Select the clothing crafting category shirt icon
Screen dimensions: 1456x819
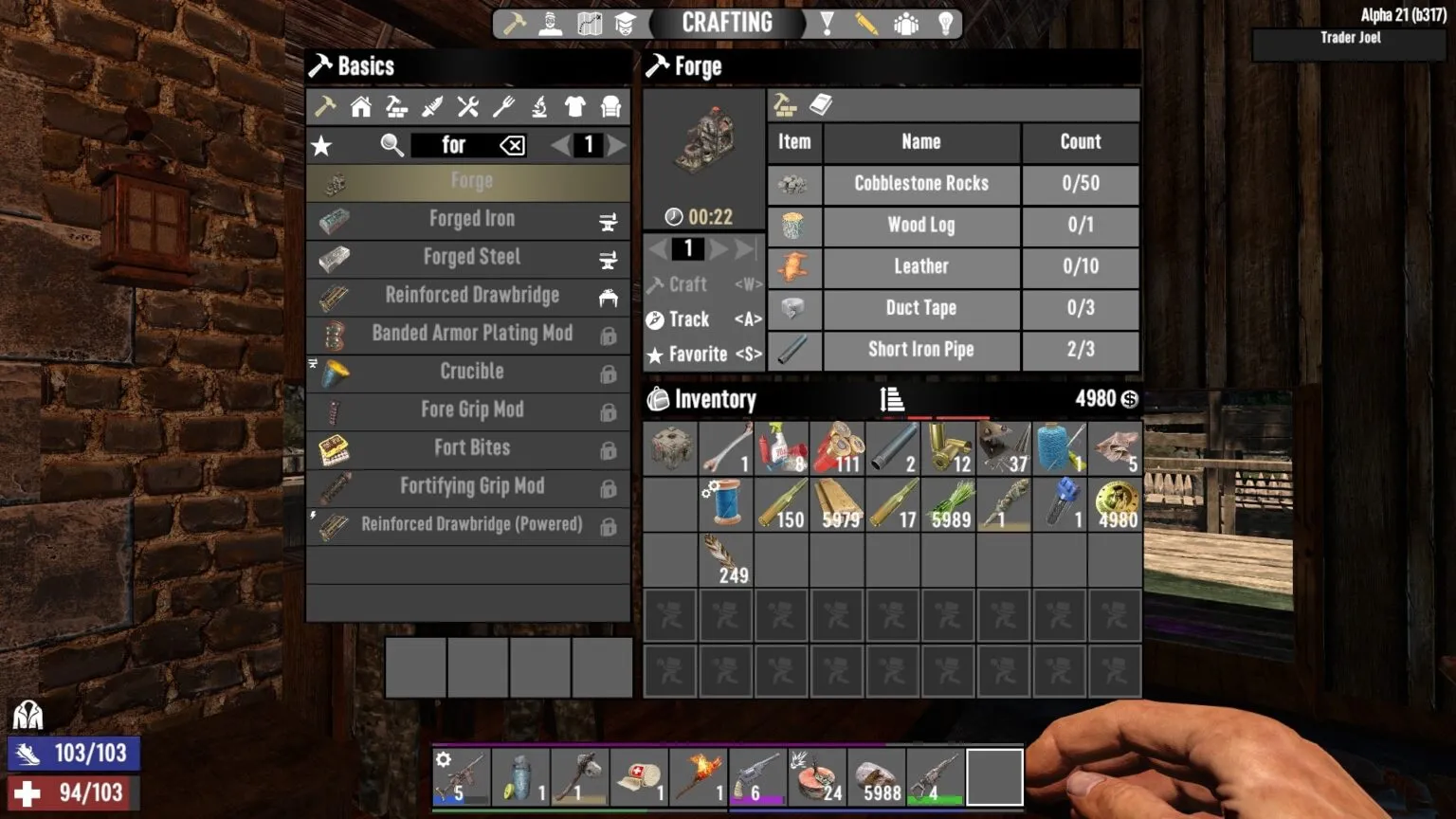point(573,106)
